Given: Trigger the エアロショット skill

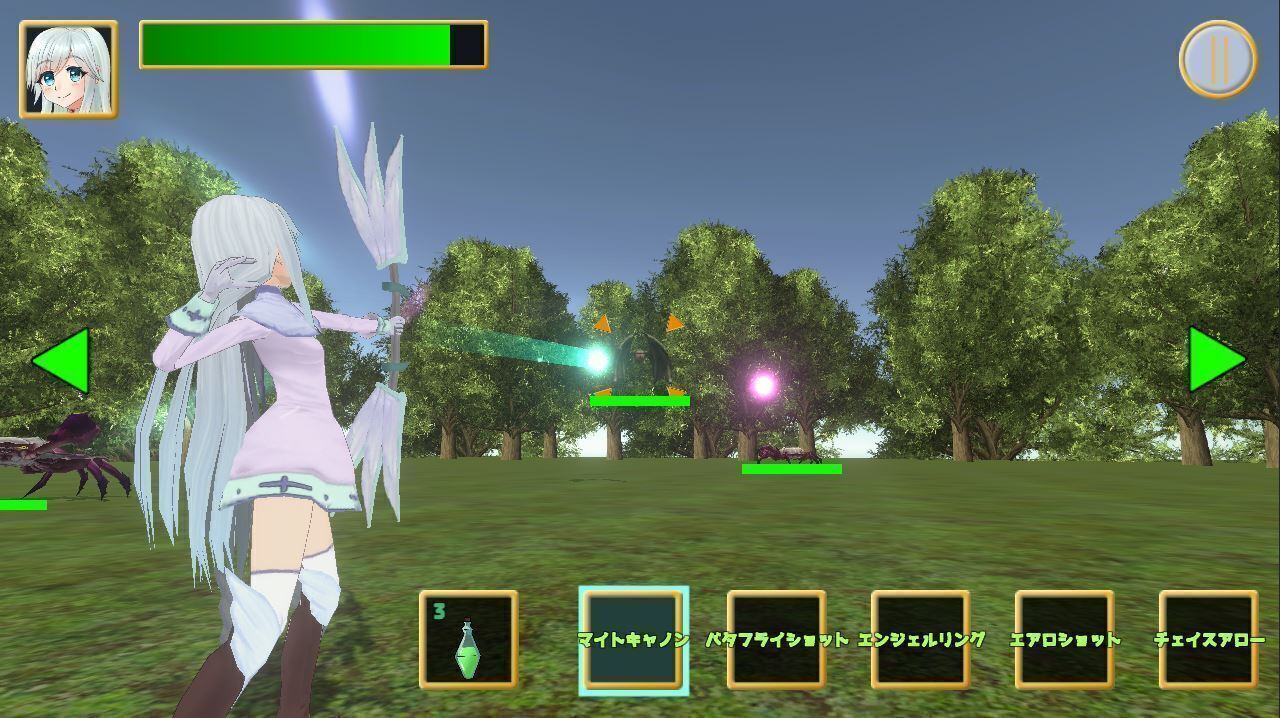Looking at the screenshot, I should tap(1064, 640).
